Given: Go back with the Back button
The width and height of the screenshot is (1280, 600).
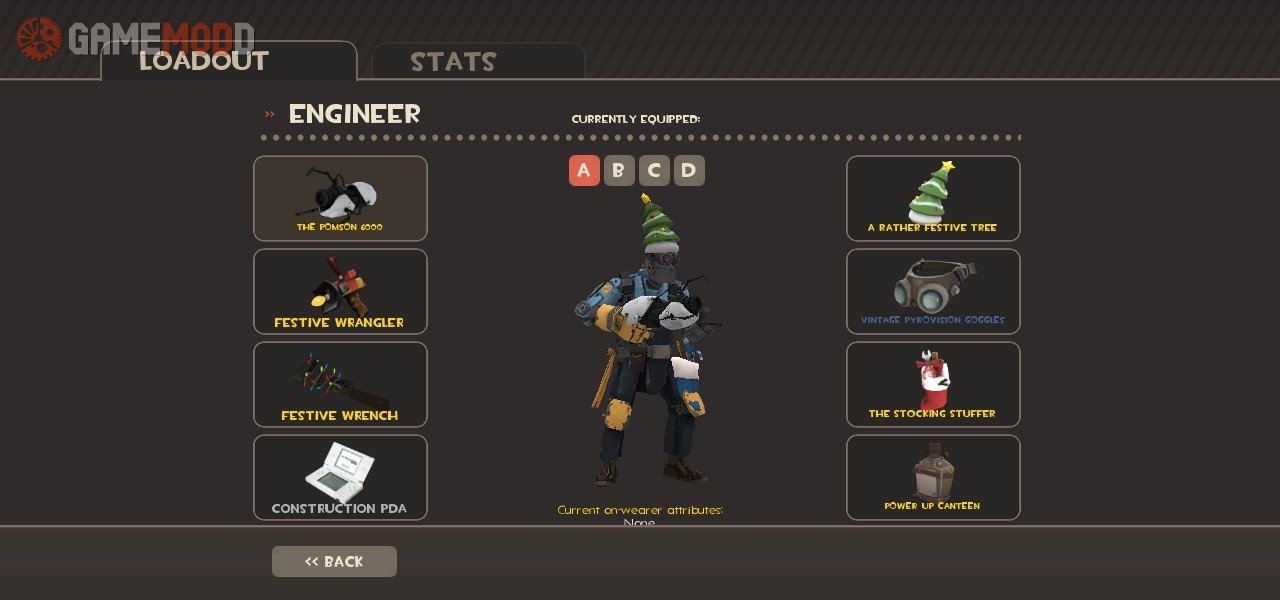Looking at the screenshot, I should (x=334, y=561).
